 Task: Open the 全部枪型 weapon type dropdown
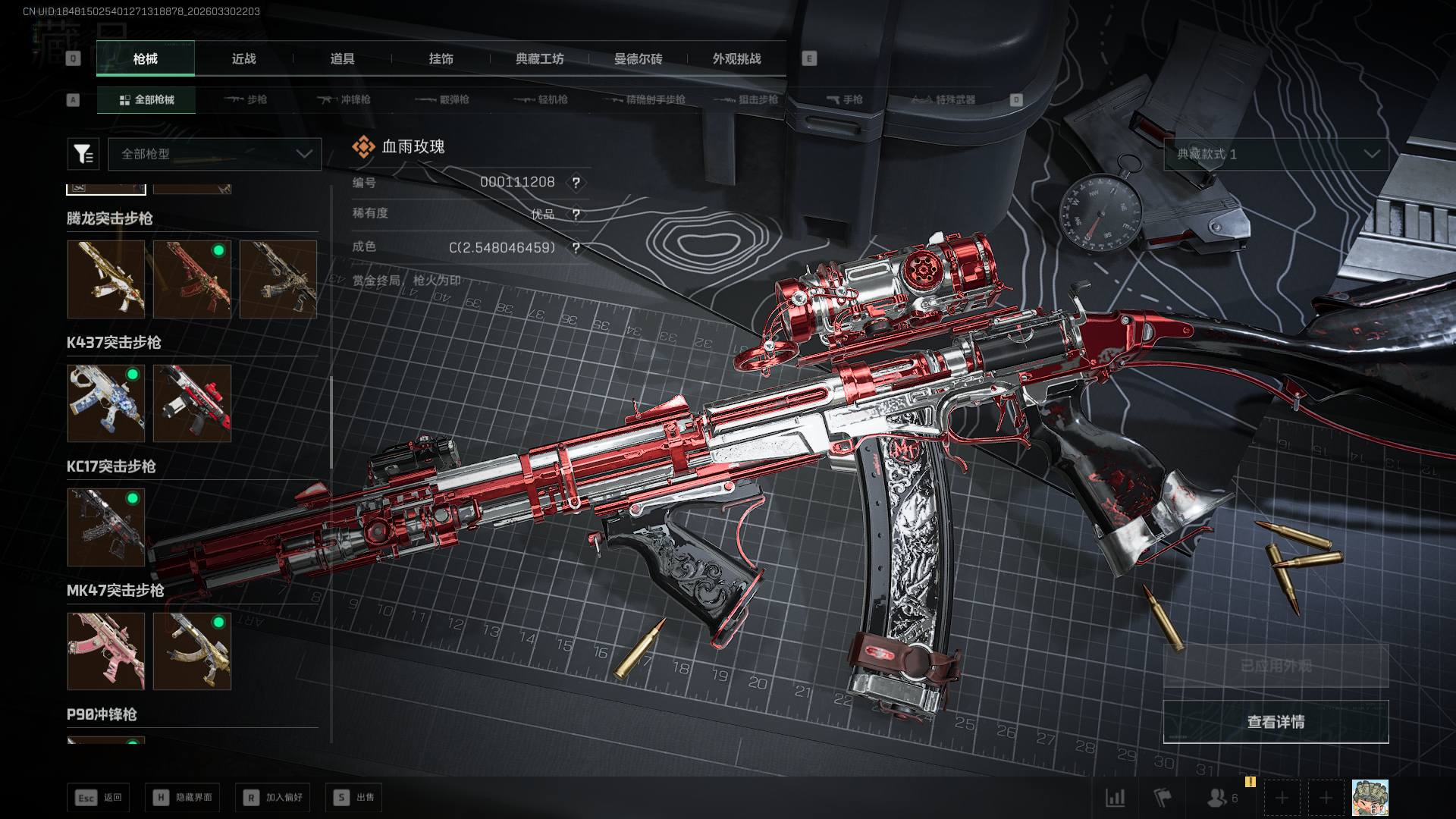coord(215,154)
